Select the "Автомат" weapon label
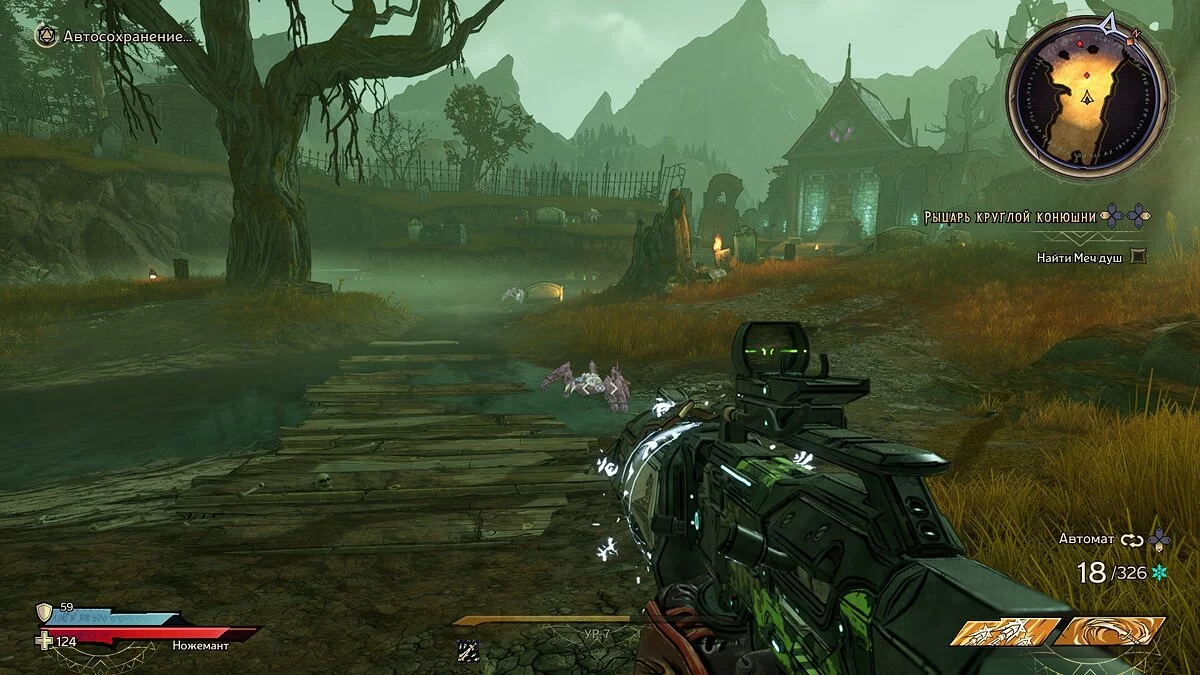This screenshot has width=1200, height=675. click(1086, 539)
